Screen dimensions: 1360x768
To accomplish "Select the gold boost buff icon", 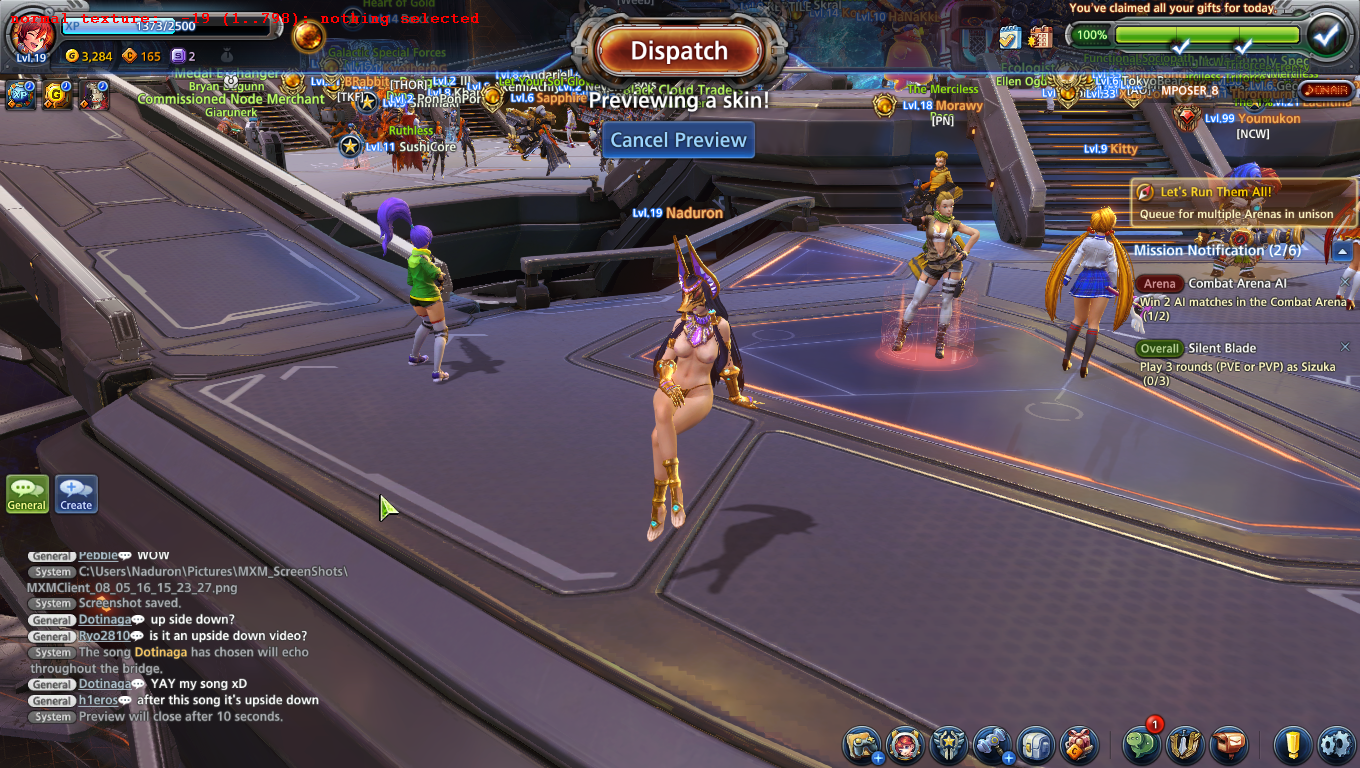I will [57, 95].
